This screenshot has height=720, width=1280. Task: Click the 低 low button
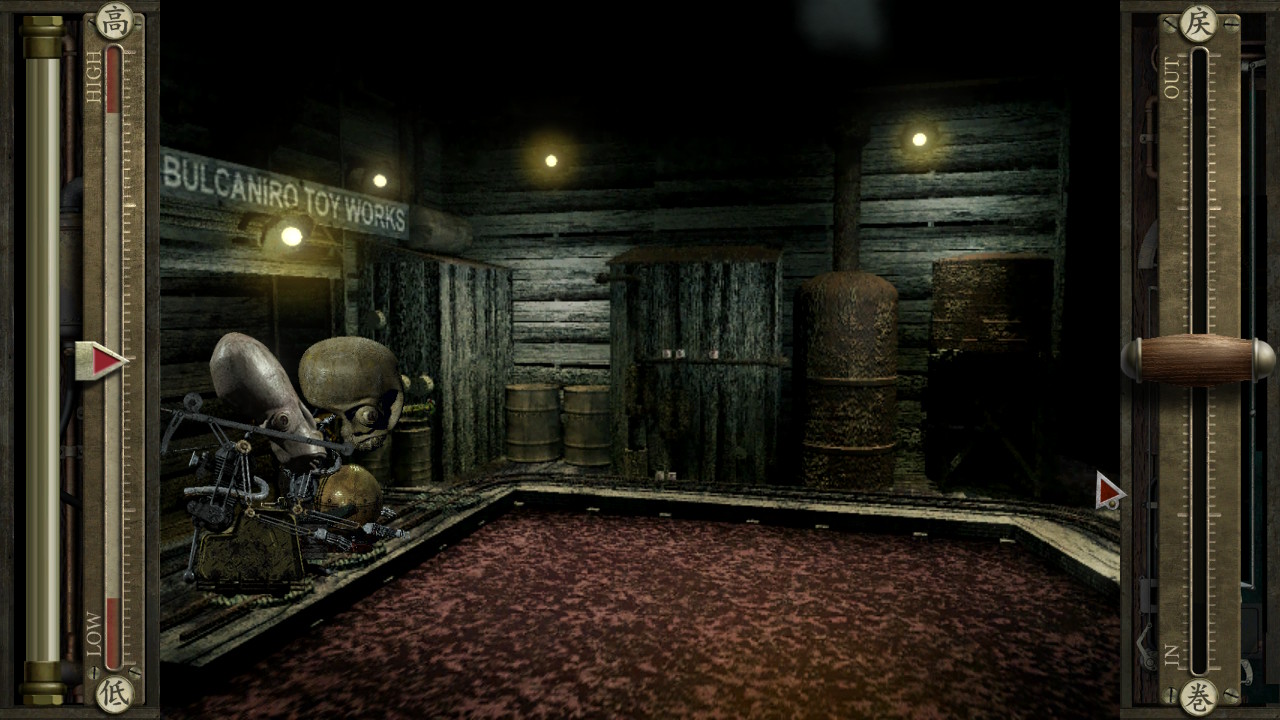click(x=114, y=694)
